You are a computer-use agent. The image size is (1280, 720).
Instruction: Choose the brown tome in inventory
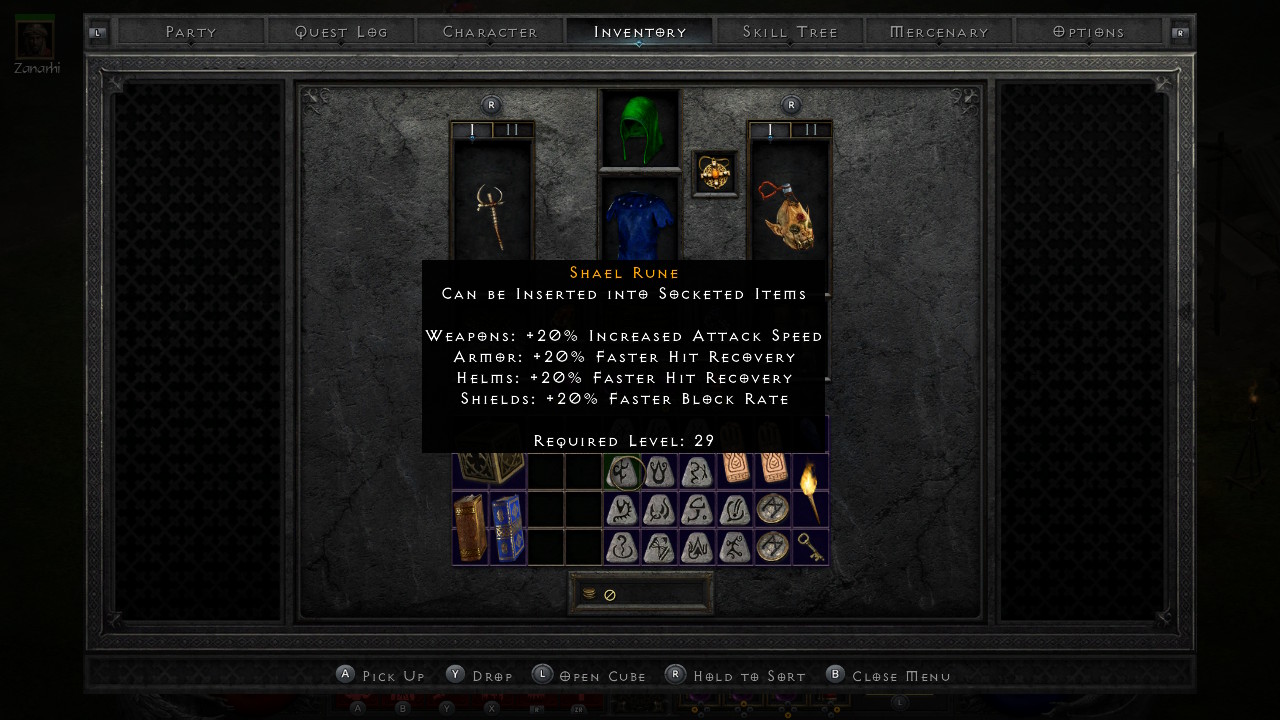tap(469, 528)
